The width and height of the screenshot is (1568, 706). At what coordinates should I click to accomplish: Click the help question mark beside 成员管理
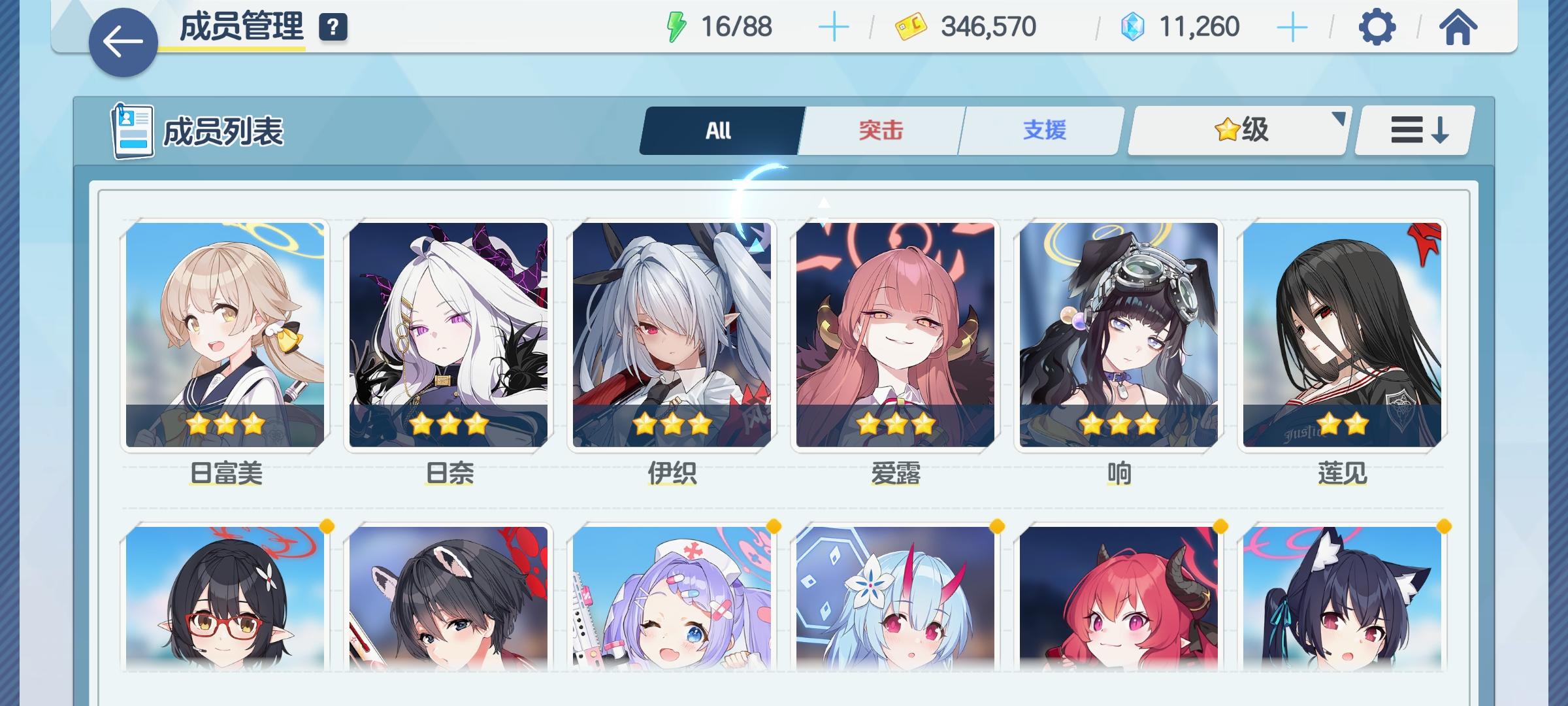333,27
